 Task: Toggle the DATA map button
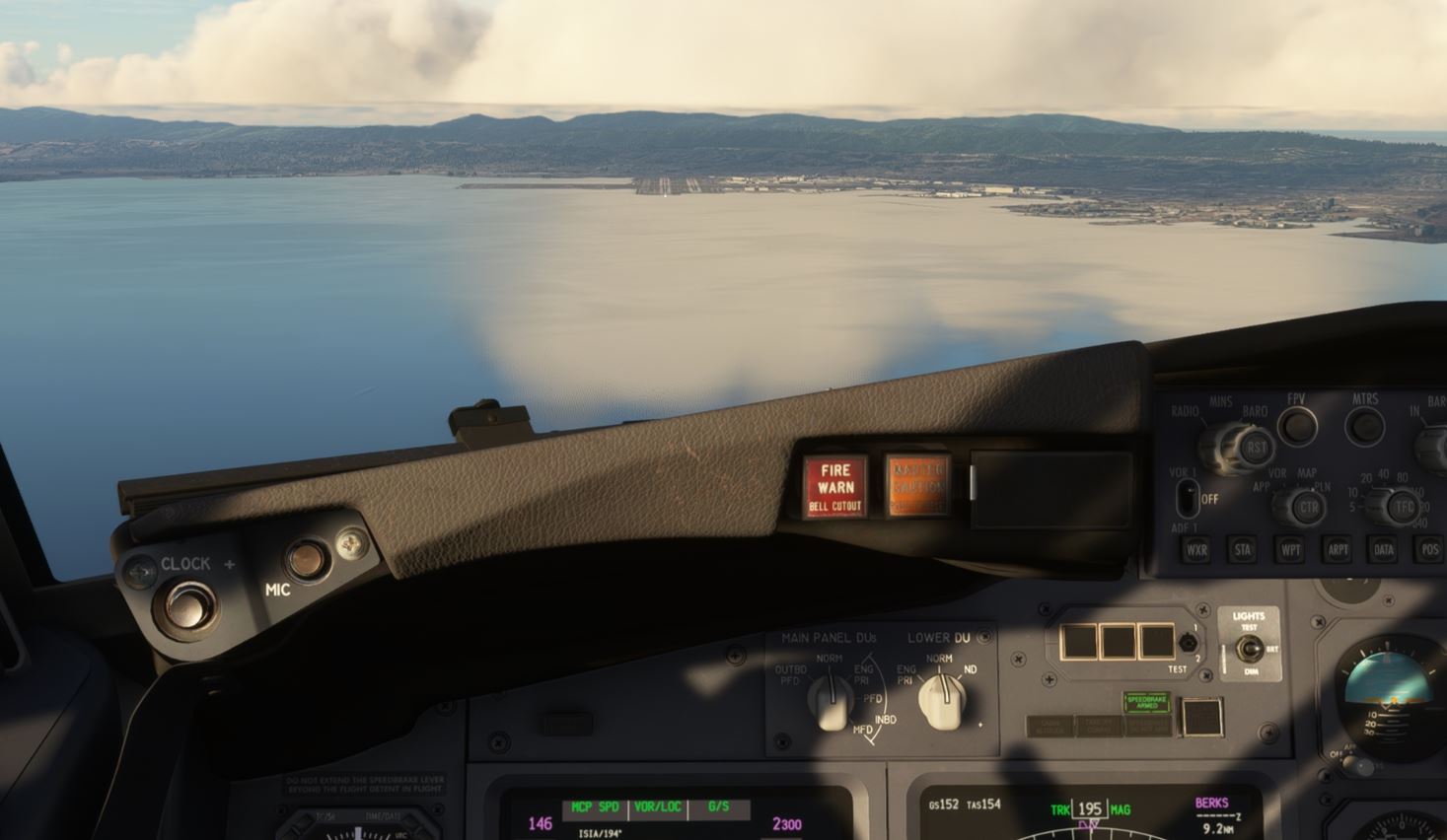1383,550
